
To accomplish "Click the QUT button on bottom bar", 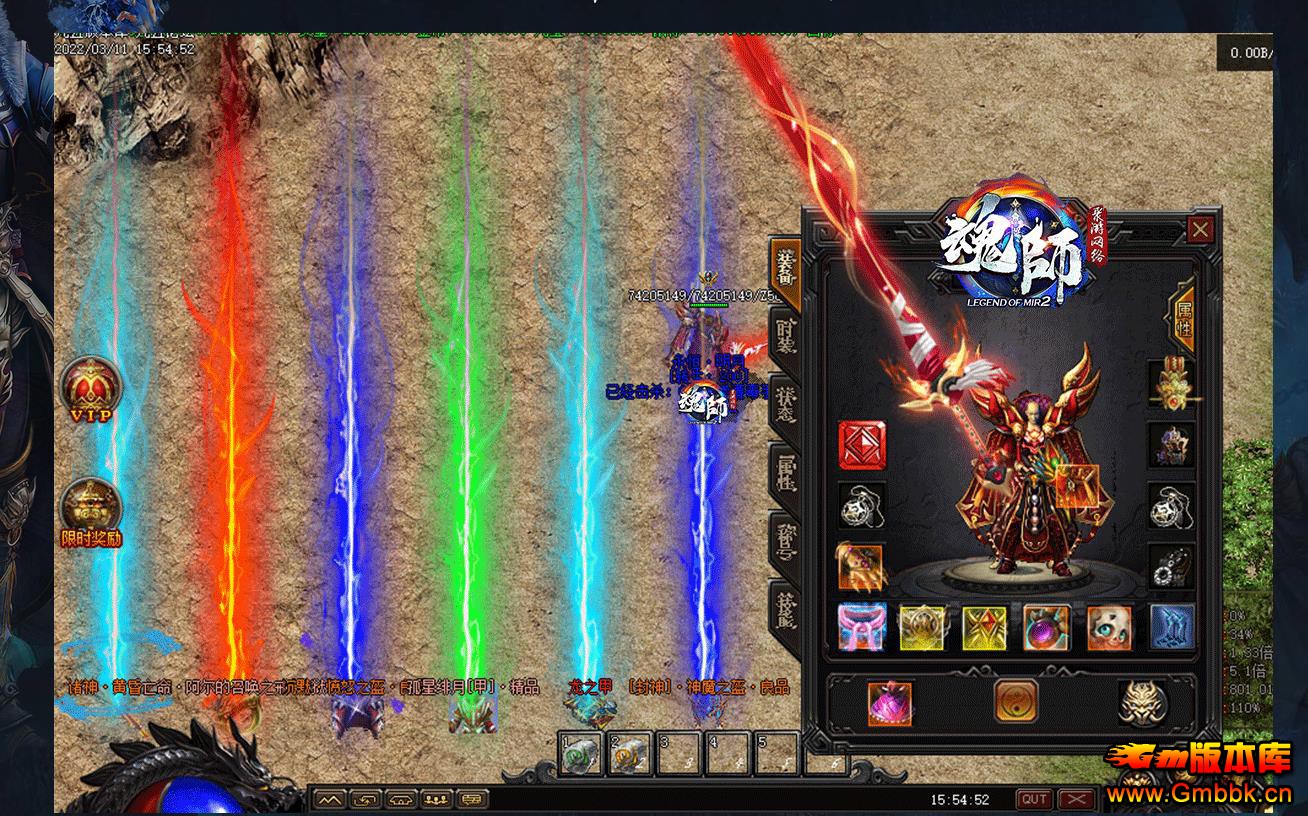I will point(1034,799).
